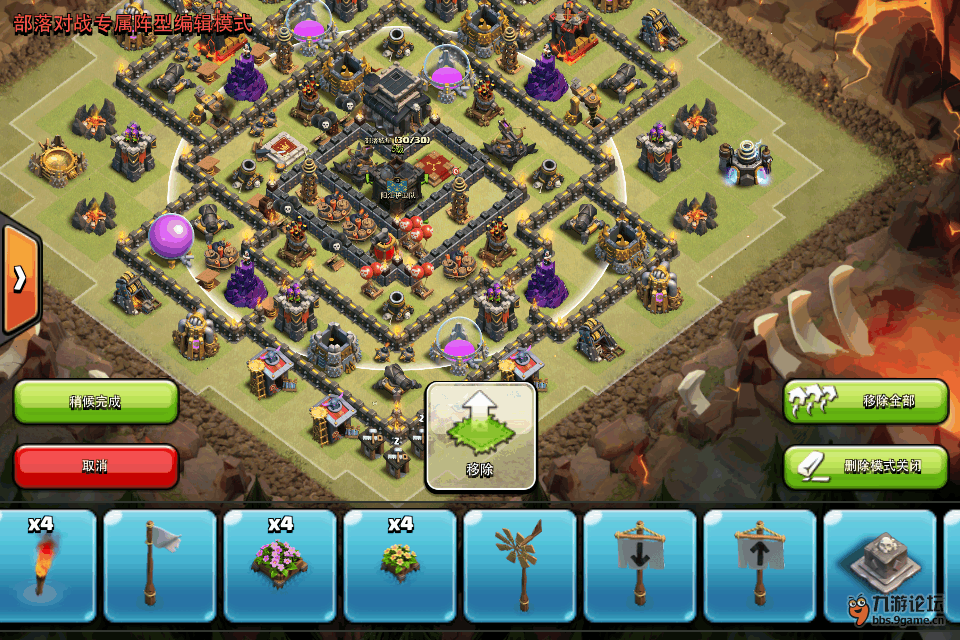Viewport: 960px width, 640px height.
Task: Choose 移除全部 to remove everything
Action: [x=866, y=402]
